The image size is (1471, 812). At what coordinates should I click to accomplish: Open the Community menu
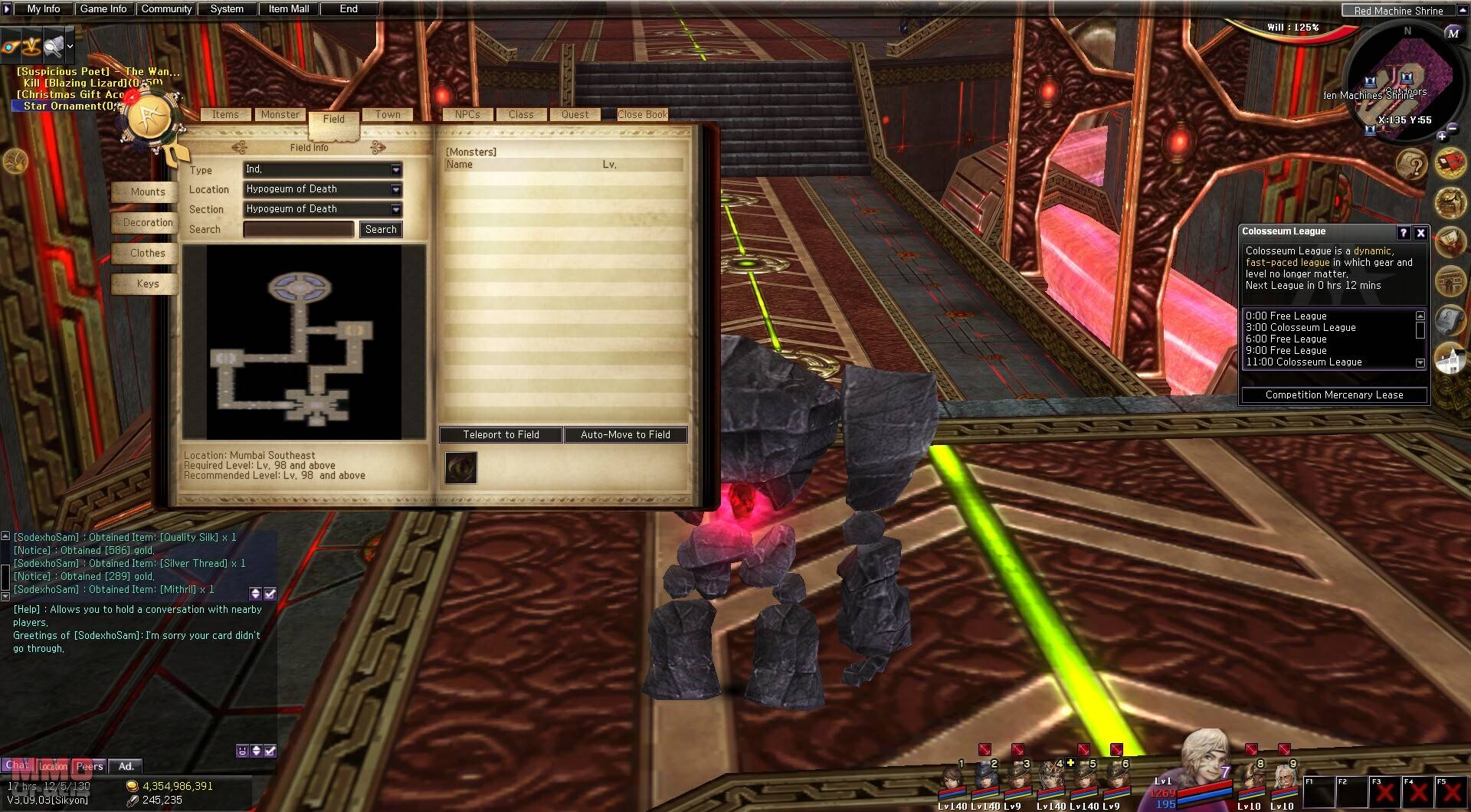pos(166,9)
